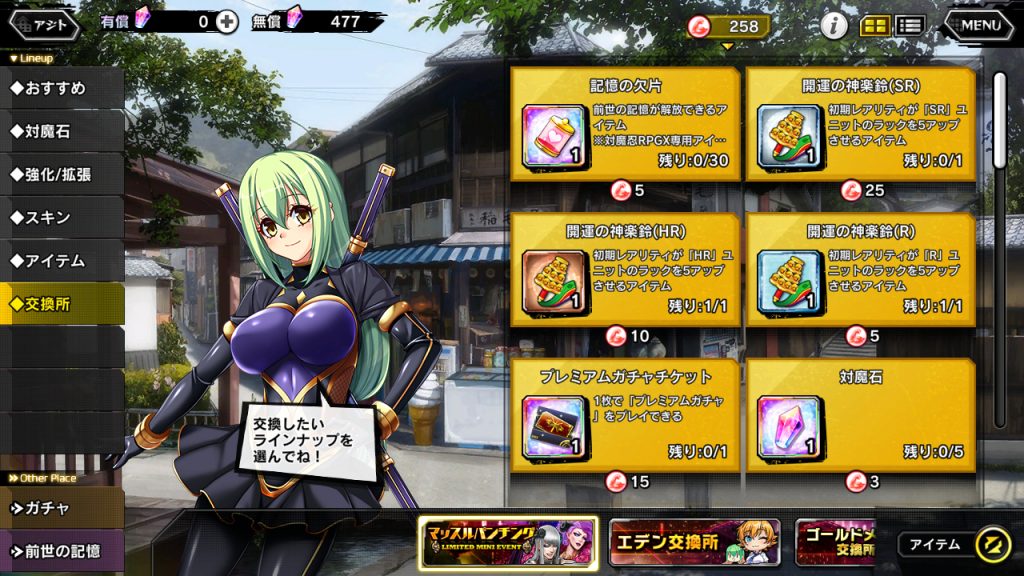
Task: Pick the プレミアムガチャチケット exchange item
Action: point(626,415)
